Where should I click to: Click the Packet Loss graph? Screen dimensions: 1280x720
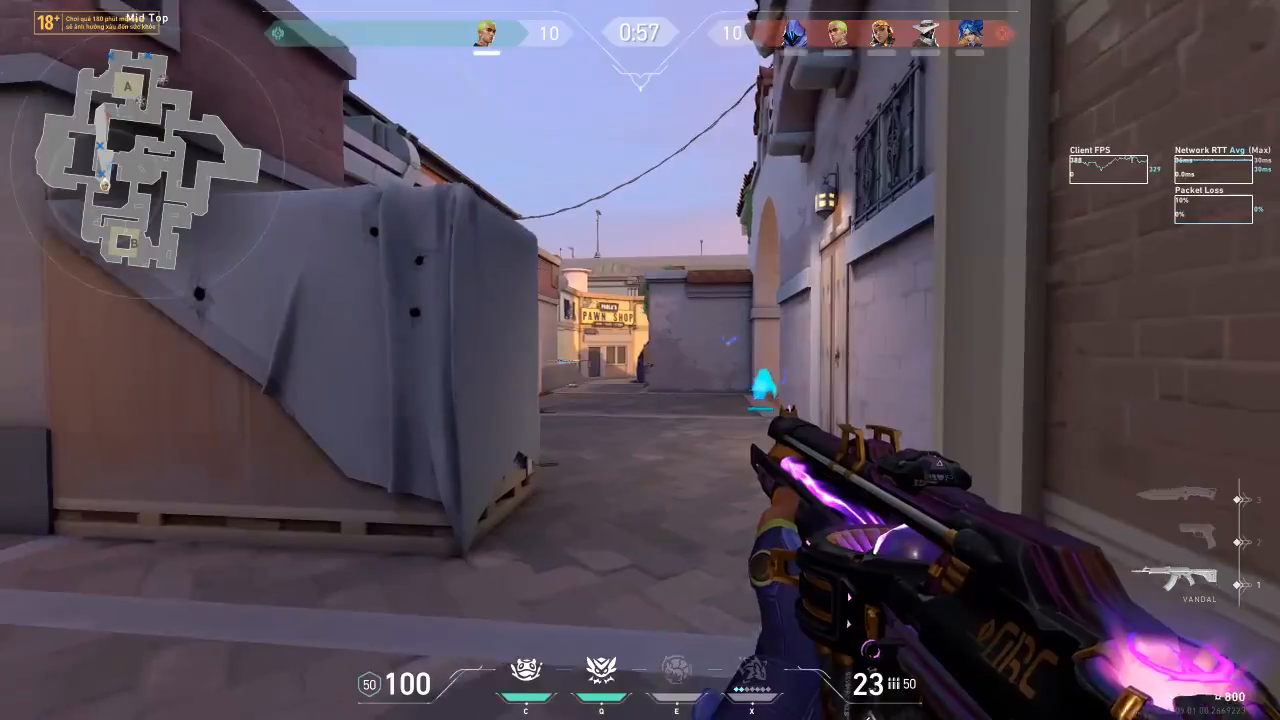click(x=1213, y=208)
